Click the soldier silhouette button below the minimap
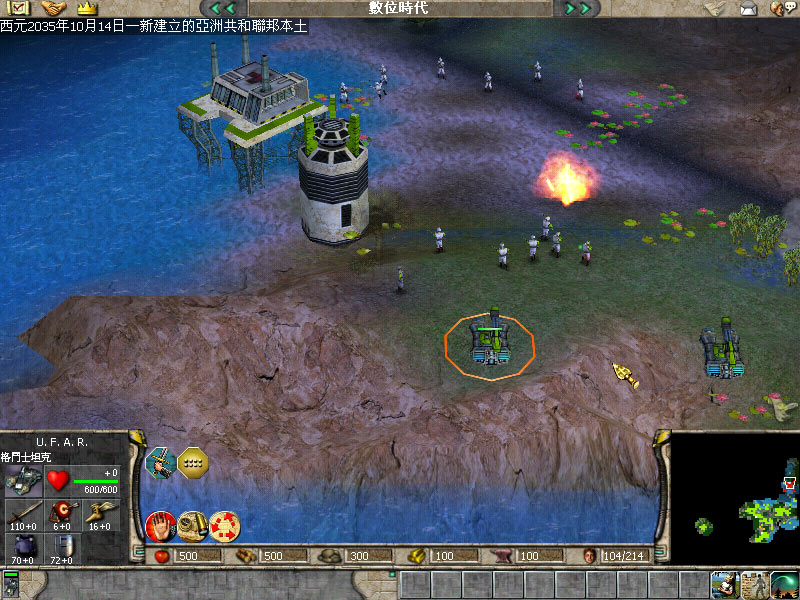Screen dimensions: 800x600 [x=754, y=584]
